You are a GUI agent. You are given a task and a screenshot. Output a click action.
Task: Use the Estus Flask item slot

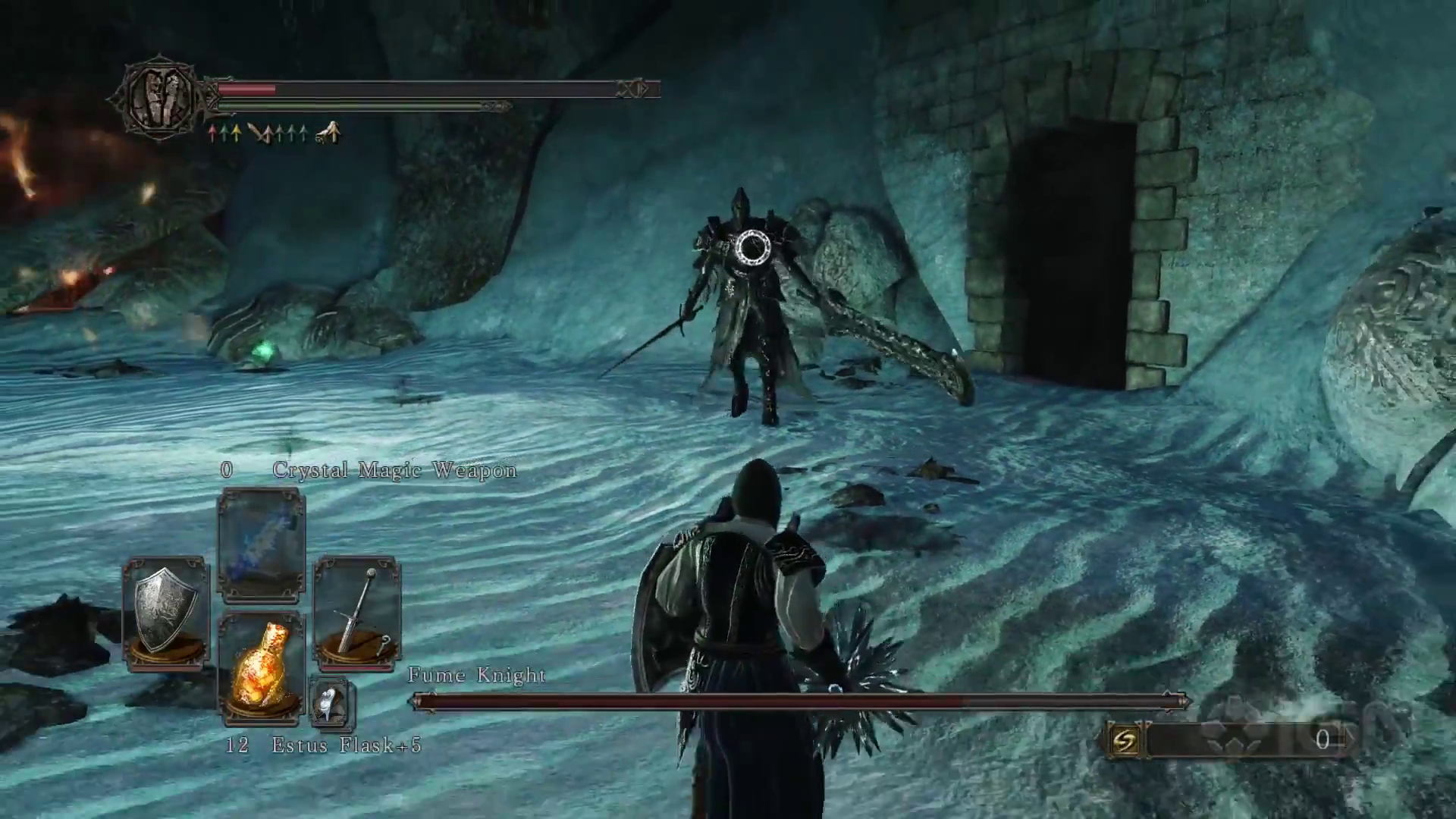pos(261,666)
